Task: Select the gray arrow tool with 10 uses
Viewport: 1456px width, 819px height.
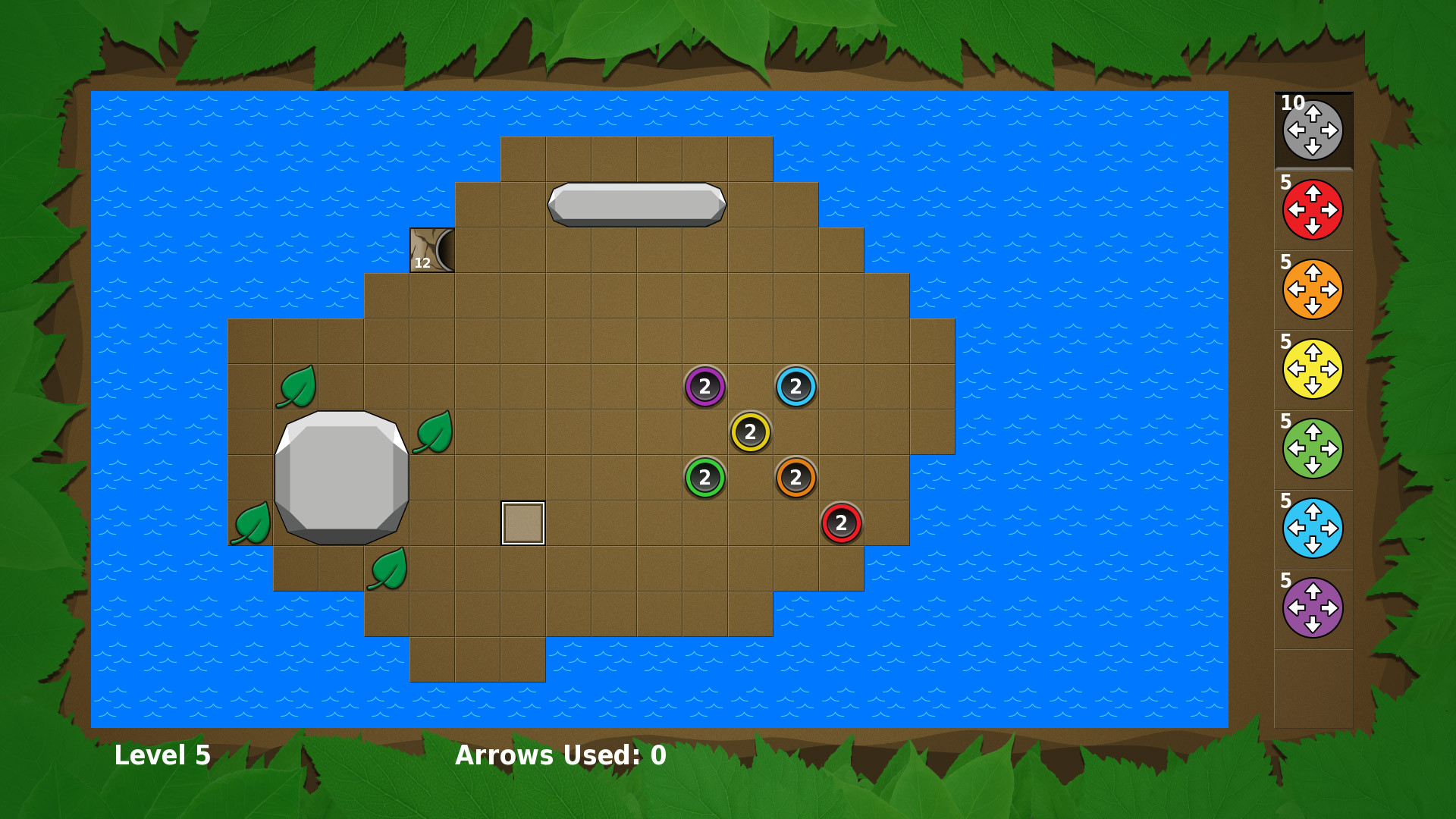Action: (1313, 130)
